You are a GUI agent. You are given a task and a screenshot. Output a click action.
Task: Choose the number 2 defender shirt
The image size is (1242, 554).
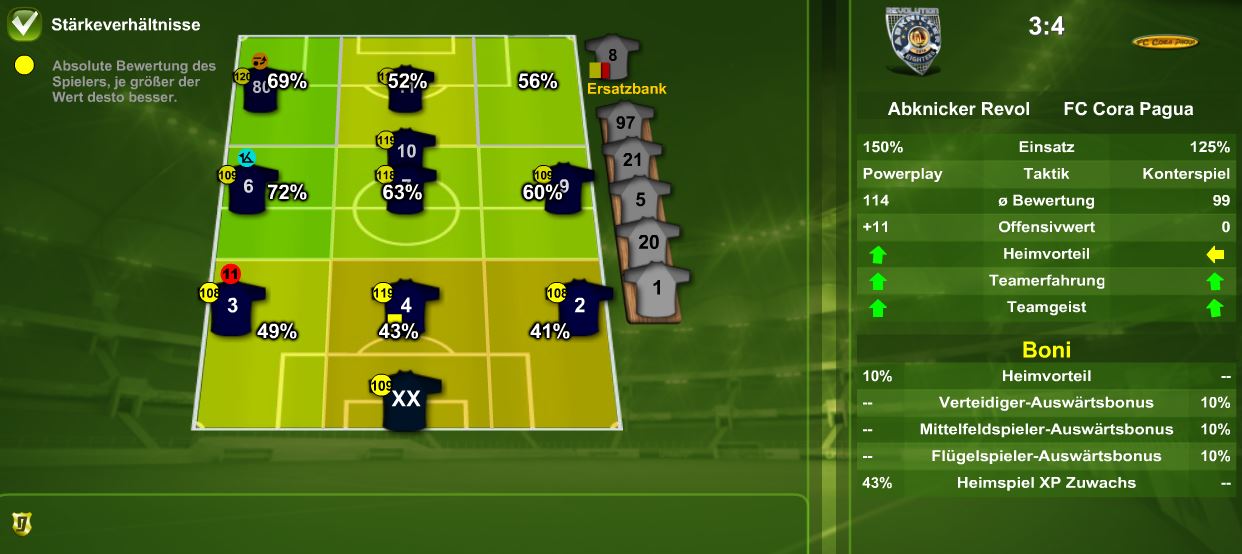[x=579, y=305]
